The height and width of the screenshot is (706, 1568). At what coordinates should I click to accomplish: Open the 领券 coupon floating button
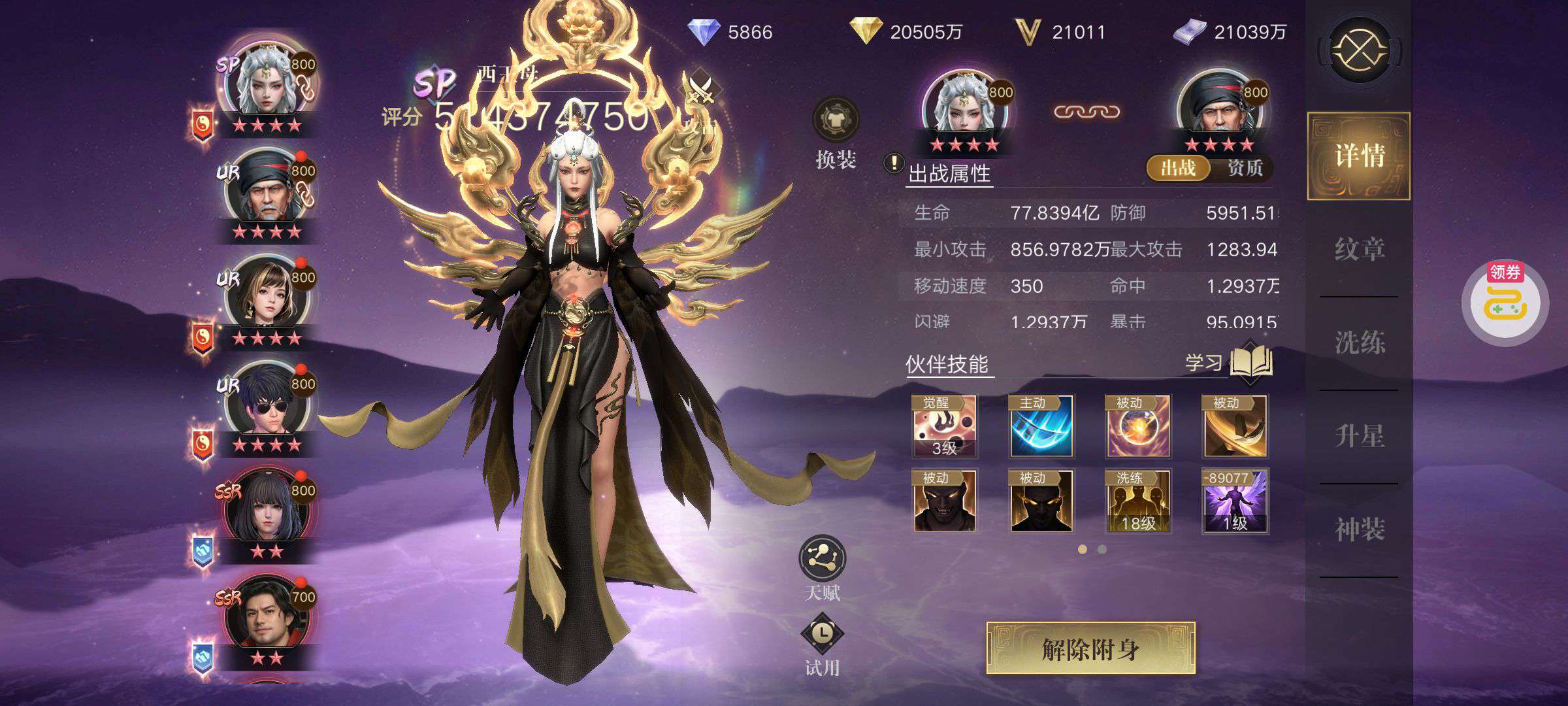[1505, 302]
